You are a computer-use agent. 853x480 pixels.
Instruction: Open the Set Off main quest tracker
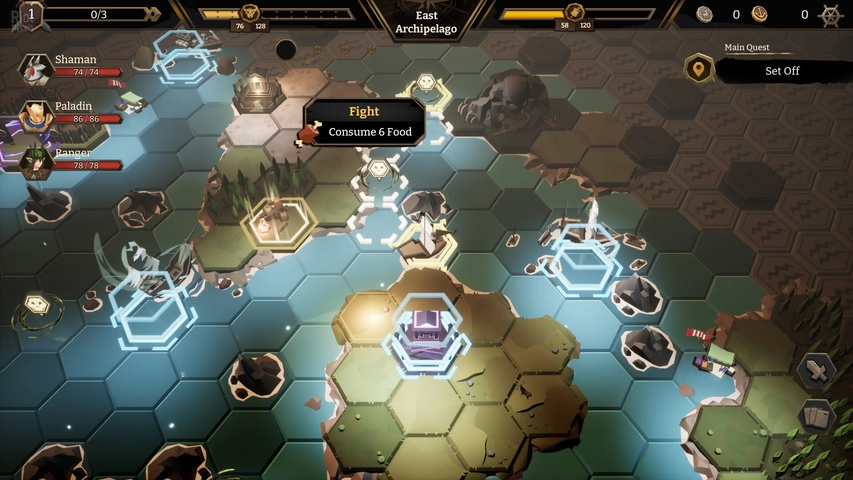pos(782,71)
